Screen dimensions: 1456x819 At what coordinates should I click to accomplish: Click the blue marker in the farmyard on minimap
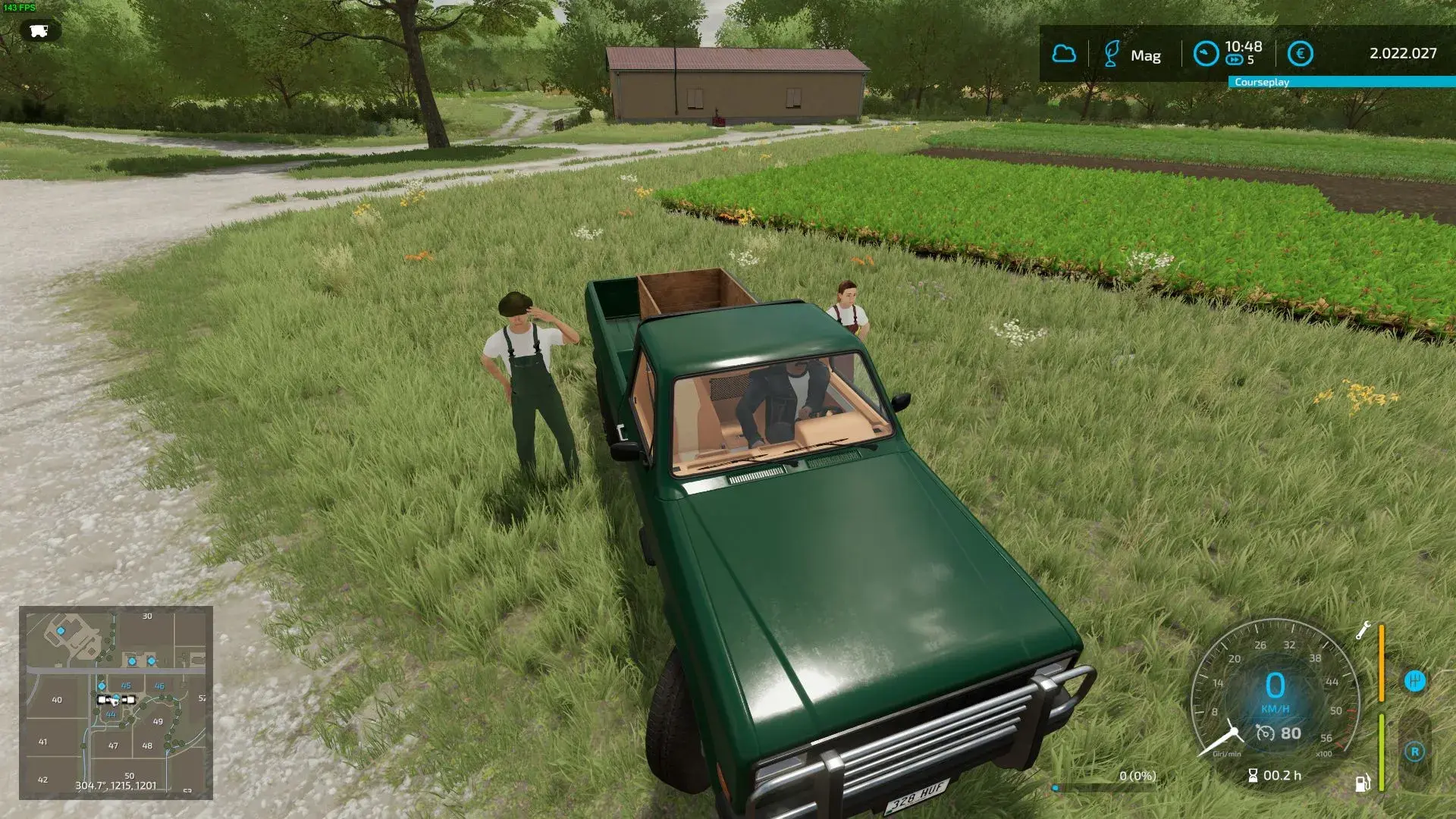tap(61, 631)
